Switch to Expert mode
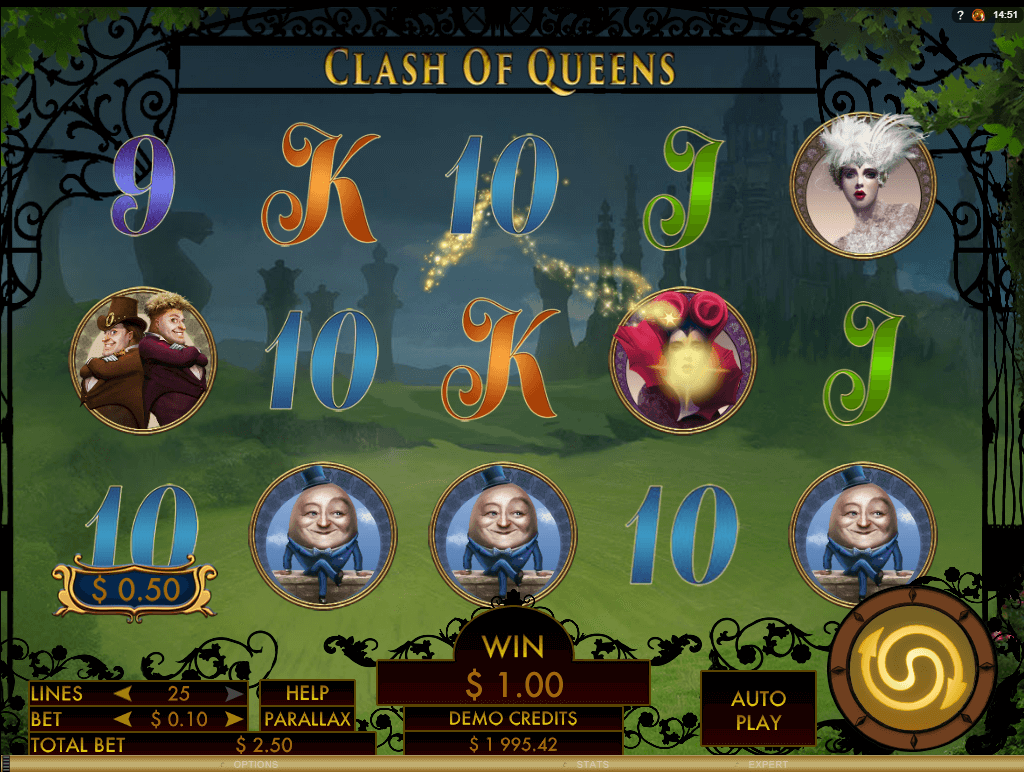Viewport: 1024px width, 772px height. pyautogui.click(x=768, y=765)
